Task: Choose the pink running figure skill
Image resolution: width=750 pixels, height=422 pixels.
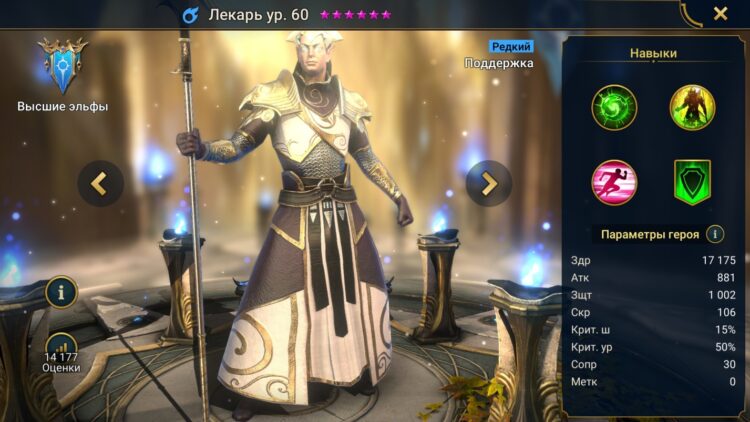Action: pos(614,182)
